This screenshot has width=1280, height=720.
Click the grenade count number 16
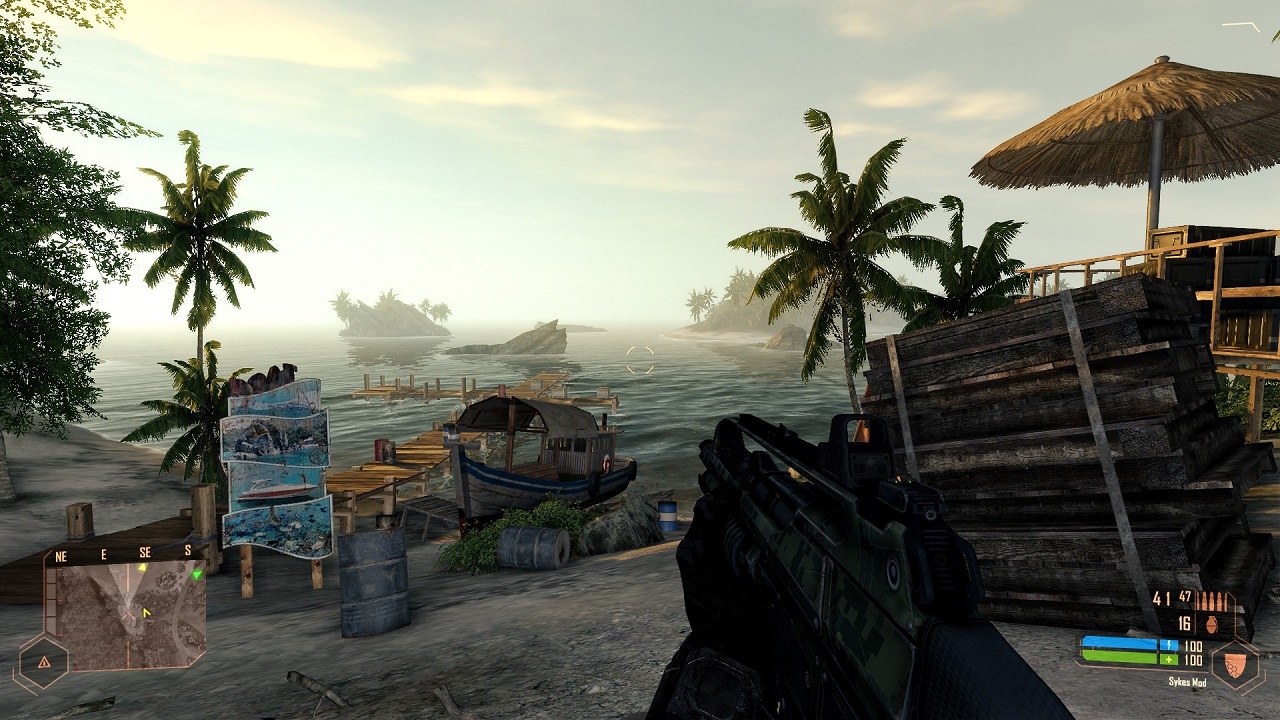click(1184, 623)
